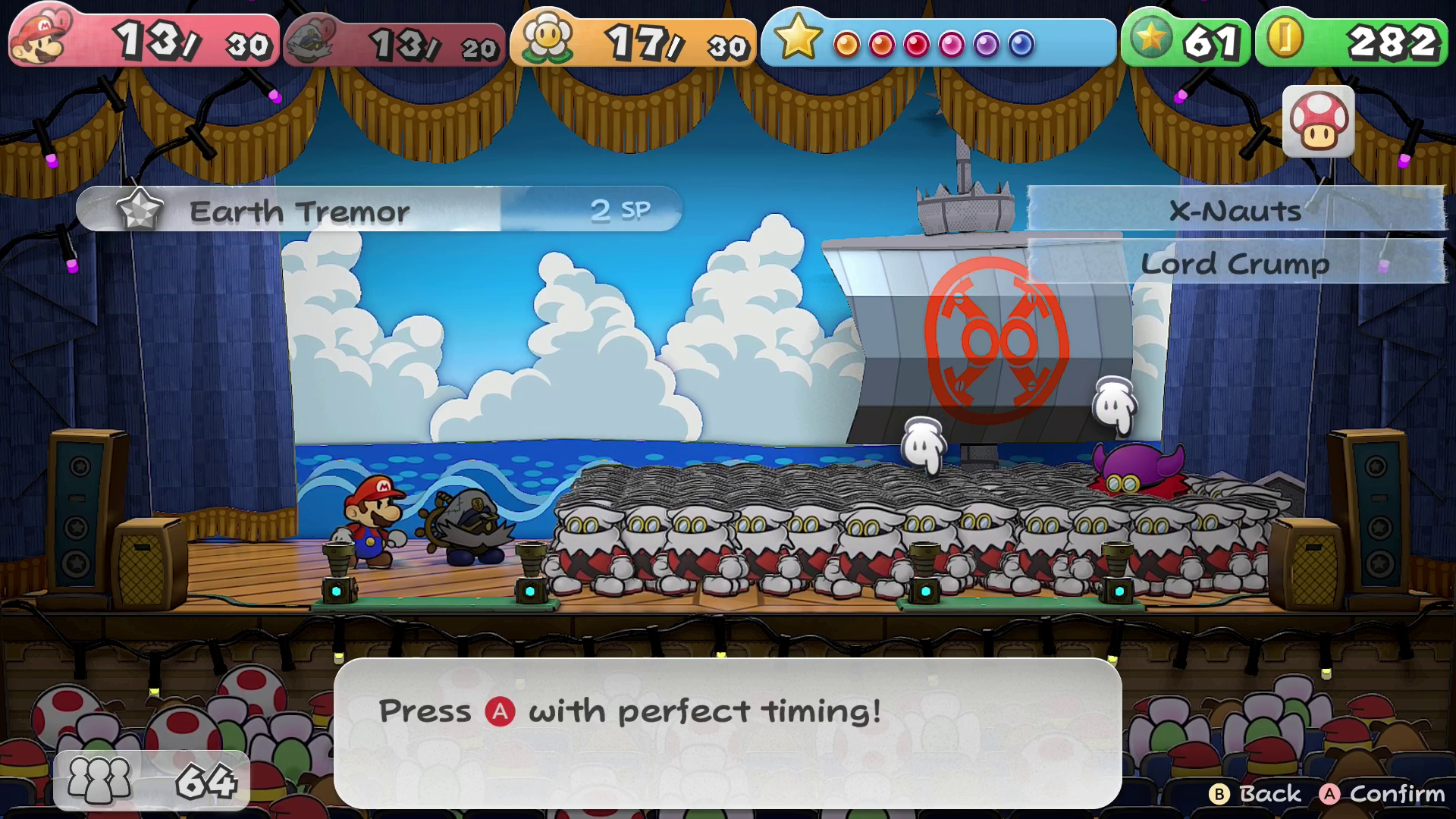This screenshot has width=1456, height=819.
Task: Choose the X-Nauts target label
Action: (x=1235, y=210)
